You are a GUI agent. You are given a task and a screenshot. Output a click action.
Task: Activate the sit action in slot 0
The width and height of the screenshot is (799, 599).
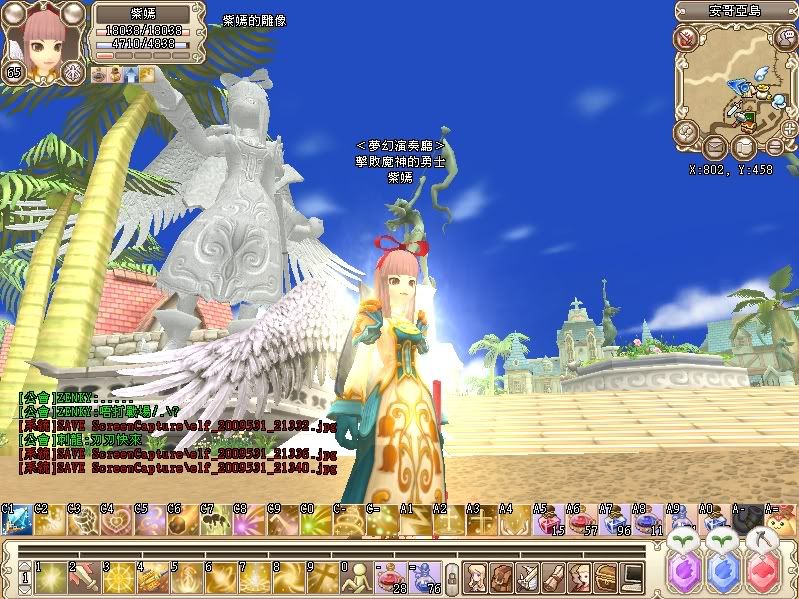(357, 577)
